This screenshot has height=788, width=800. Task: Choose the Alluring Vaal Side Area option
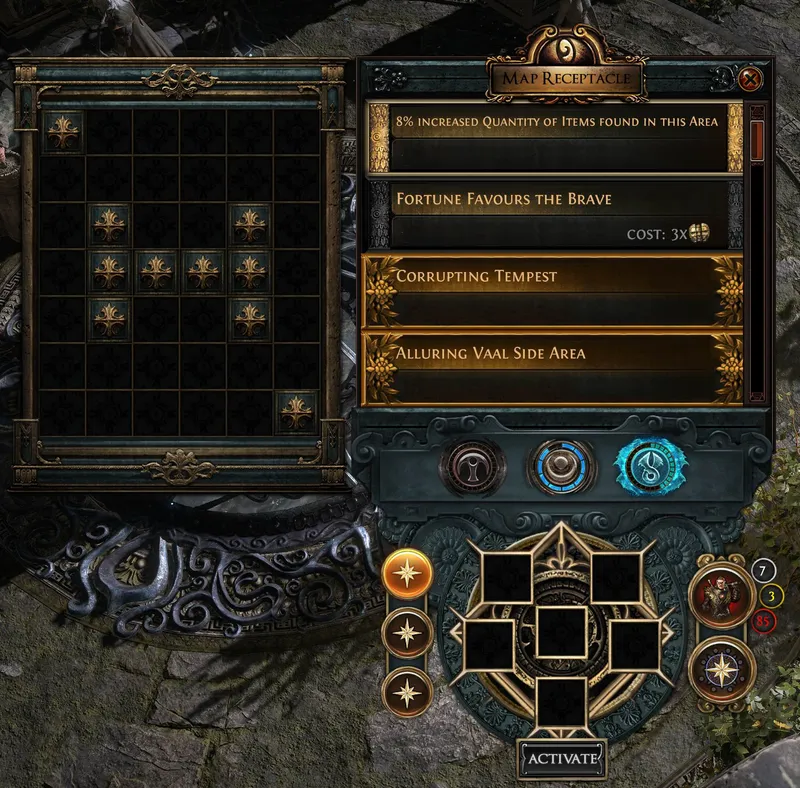click(x=555, y=368)
